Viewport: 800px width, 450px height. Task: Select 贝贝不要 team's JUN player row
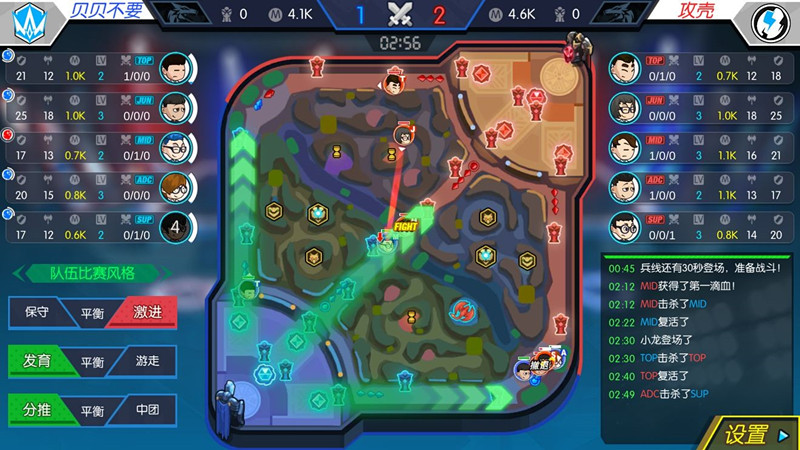tap(100, 108)
